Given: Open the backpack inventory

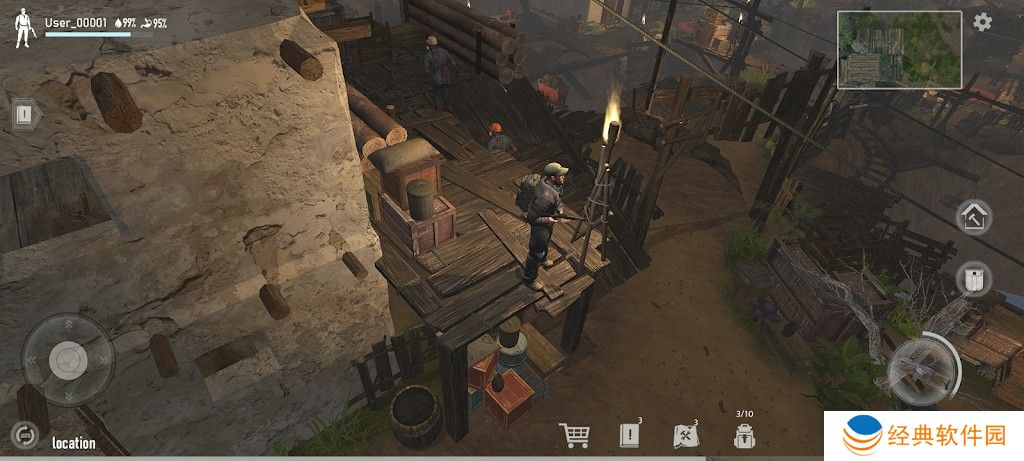Looking at the screenshot, I should [x=743, y=435].
